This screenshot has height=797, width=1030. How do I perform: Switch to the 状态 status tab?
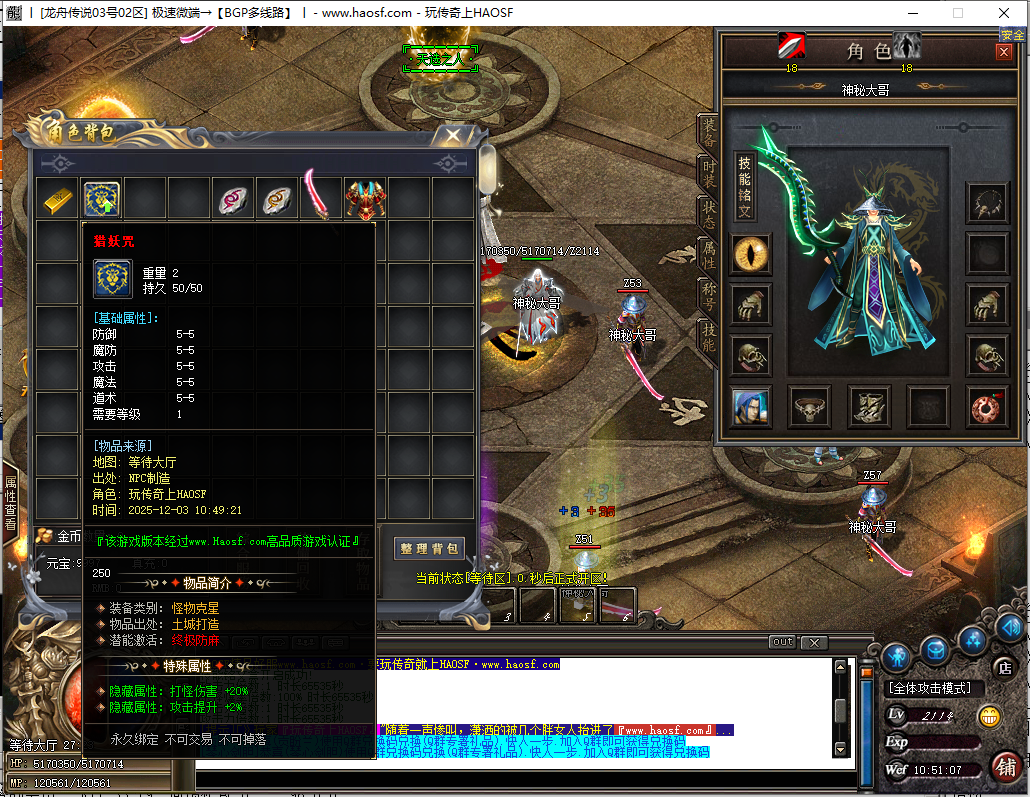[x=709, y=216]
